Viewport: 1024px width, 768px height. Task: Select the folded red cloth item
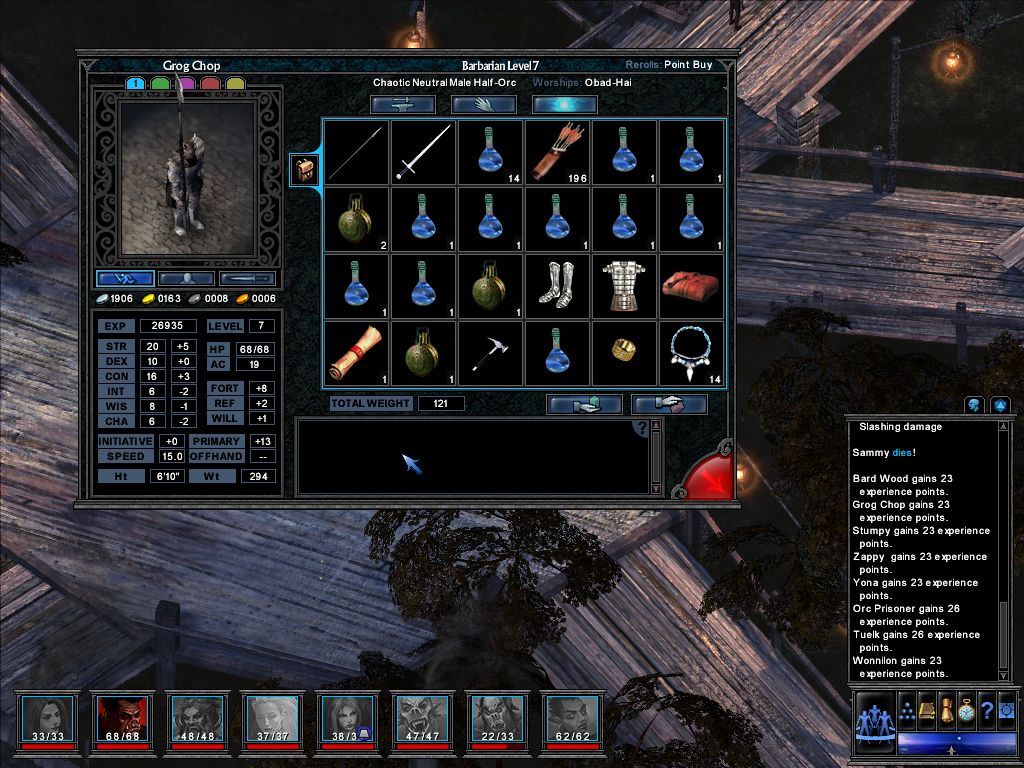(691, 285)
